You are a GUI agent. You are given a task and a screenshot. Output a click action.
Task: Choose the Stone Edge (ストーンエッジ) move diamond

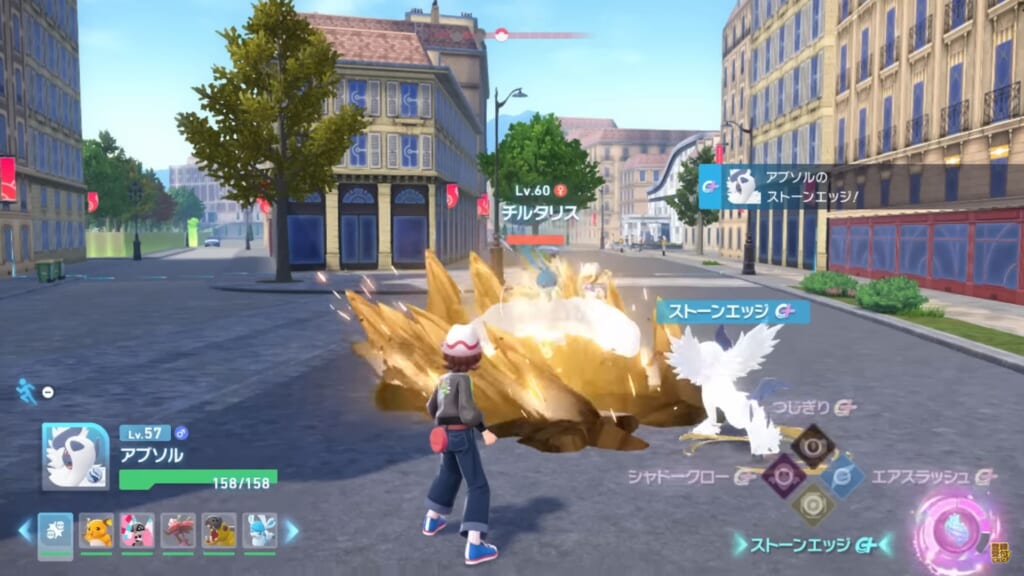click(x=812, y=505)
